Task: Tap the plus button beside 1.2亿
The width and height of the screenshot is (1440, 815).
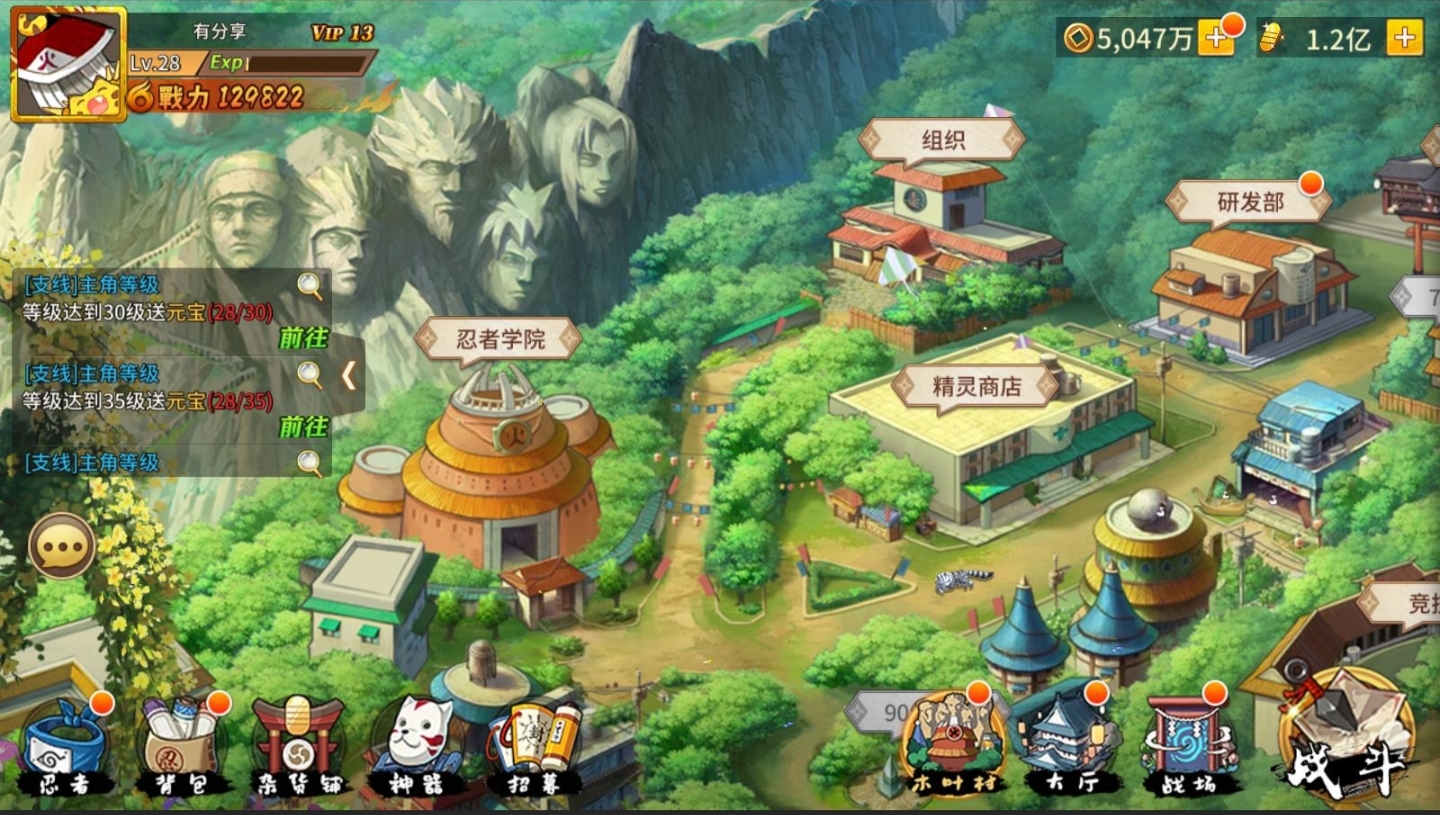Action: click(1404, 38)
